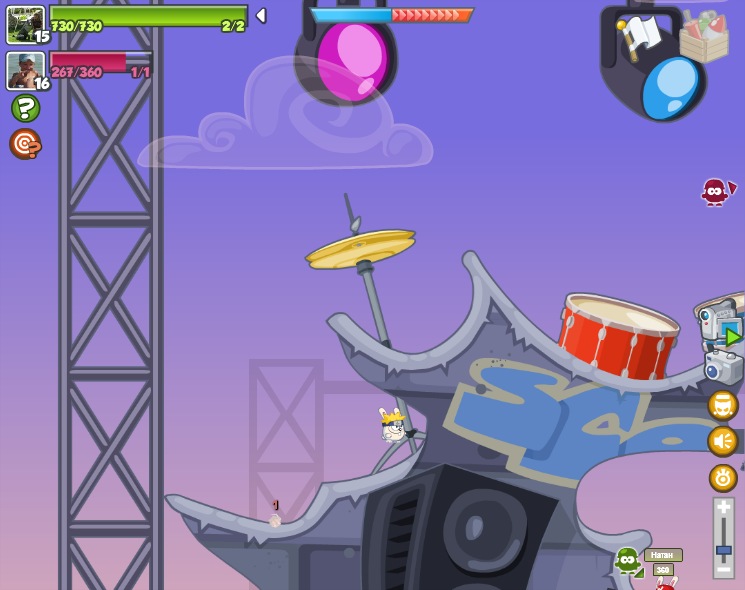This screenshot has height=590, width=745.
Task: Take a screenshot with the photo camera
Action: (x=722, y=367)
